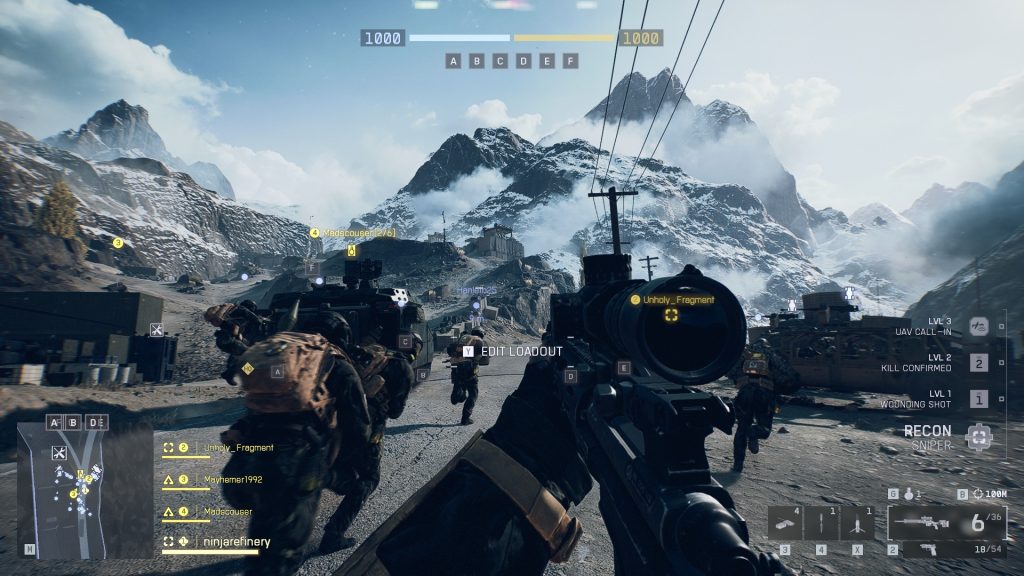Screen dimensions: 1024x576
Task: Select the LVL 1 Wounding Shot perk
Action: click(980, 399)
